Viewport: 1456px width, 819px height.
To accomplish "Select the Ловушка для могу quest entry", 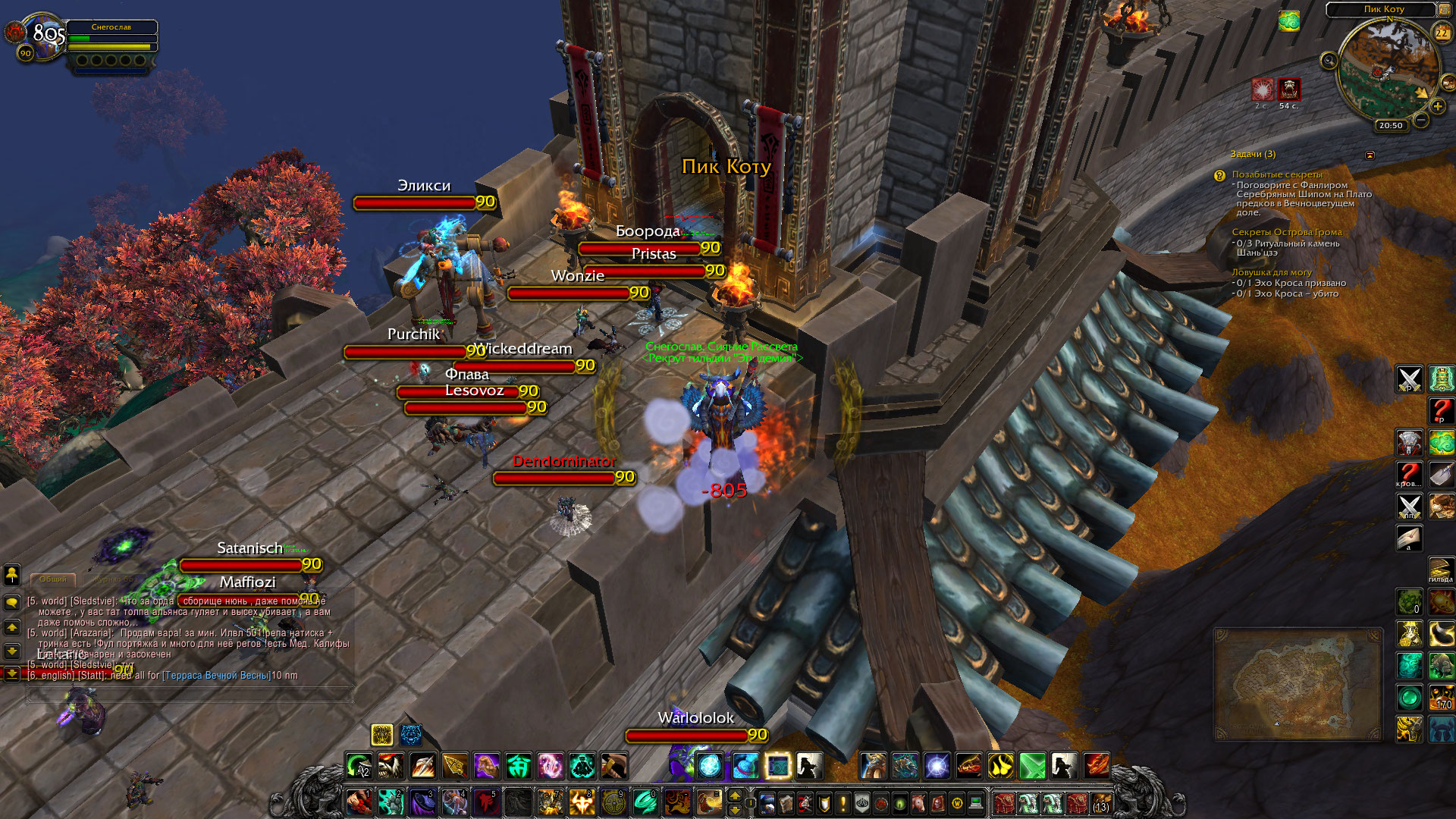I will coord(1271,272).
